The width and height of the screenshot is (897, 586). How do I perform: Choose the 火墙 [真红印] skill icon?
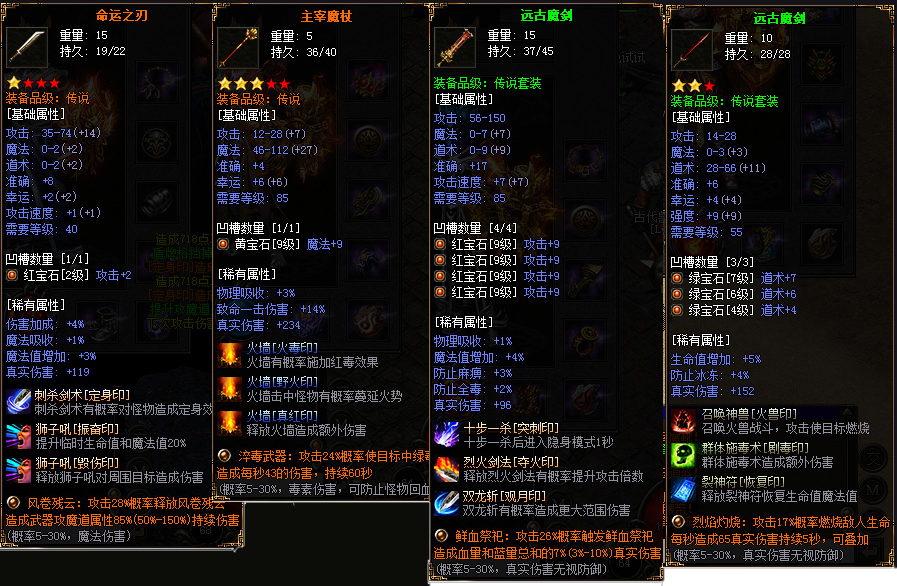tap(230, 422)
